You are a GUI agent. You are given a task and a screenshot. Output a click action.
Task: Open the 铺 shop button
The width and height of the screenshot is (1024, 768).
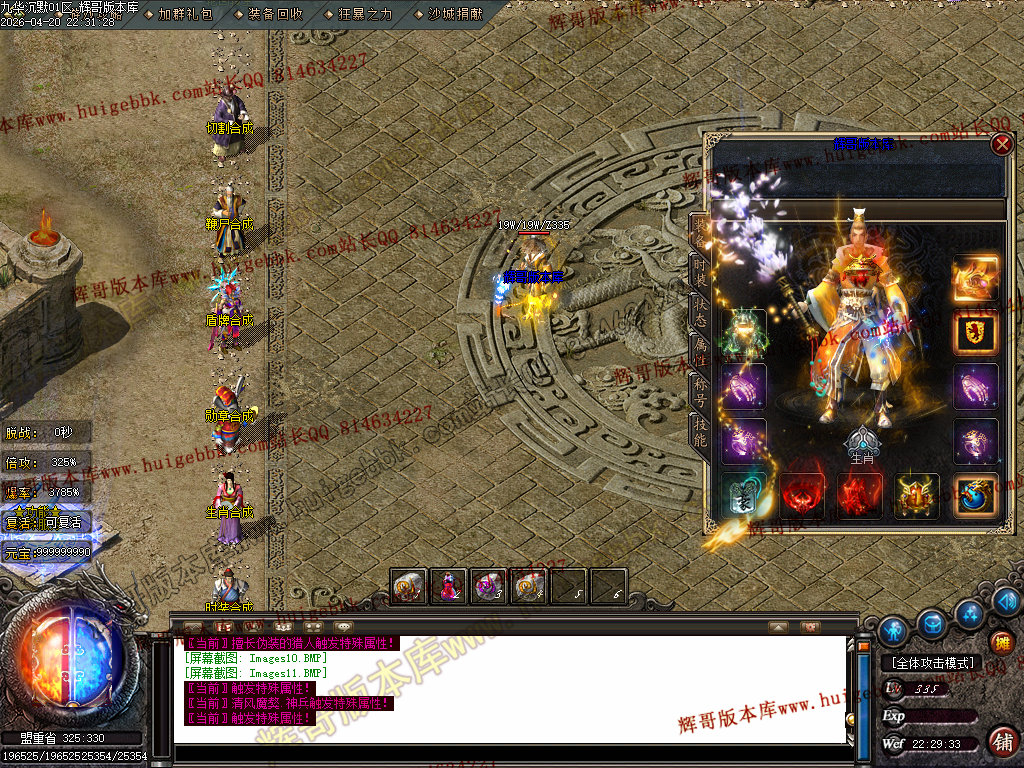click(x=1003, y=741)
